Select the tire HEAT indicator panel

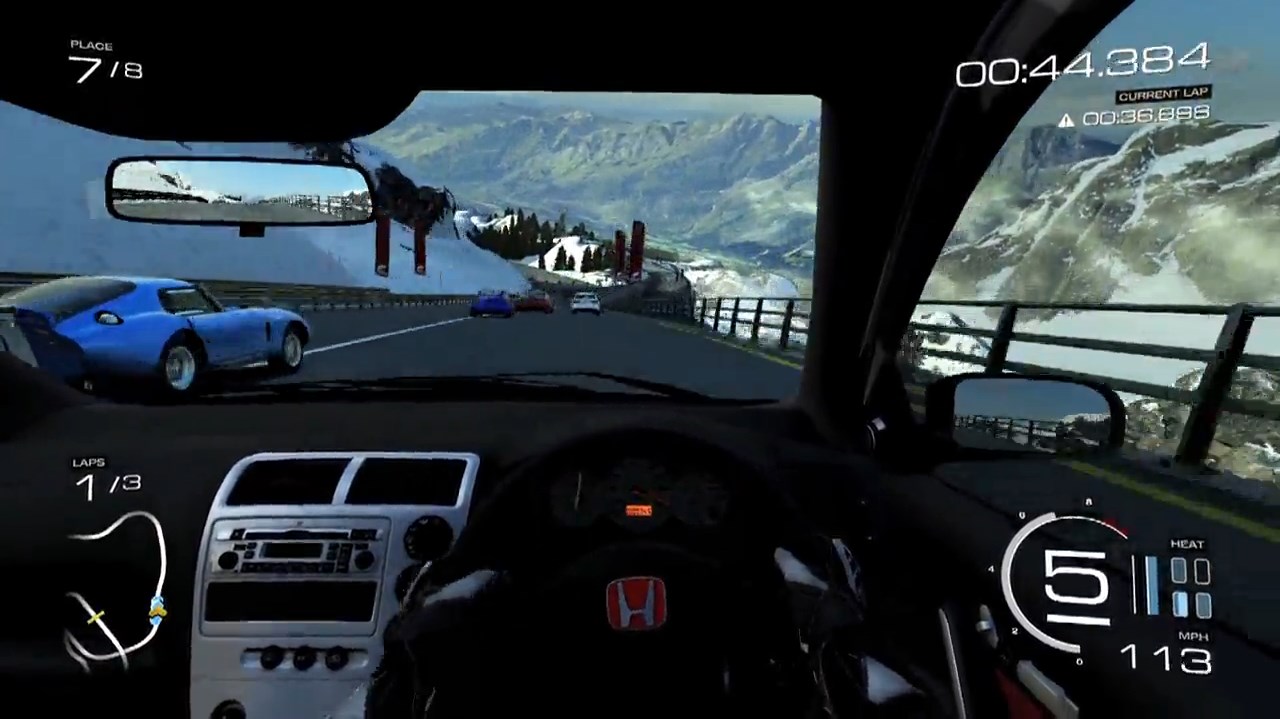(x=1190, y=587)
